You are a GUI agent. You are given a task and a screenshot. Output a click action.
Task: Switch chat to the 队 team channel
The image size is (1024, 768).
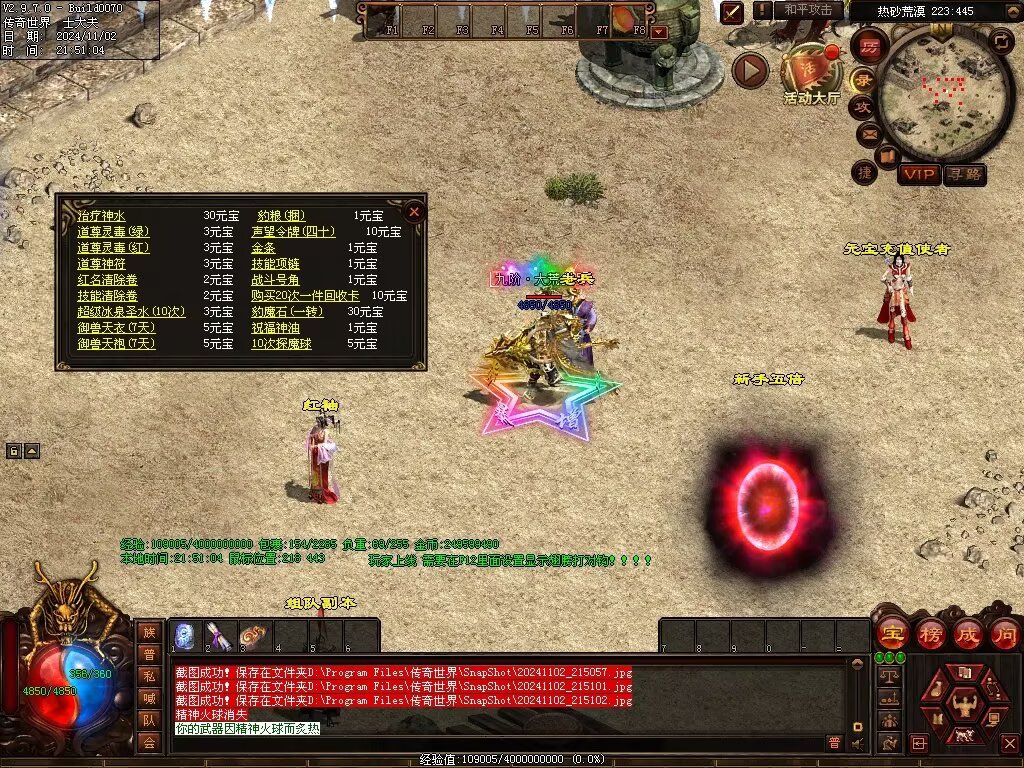(x=149, y=720)
